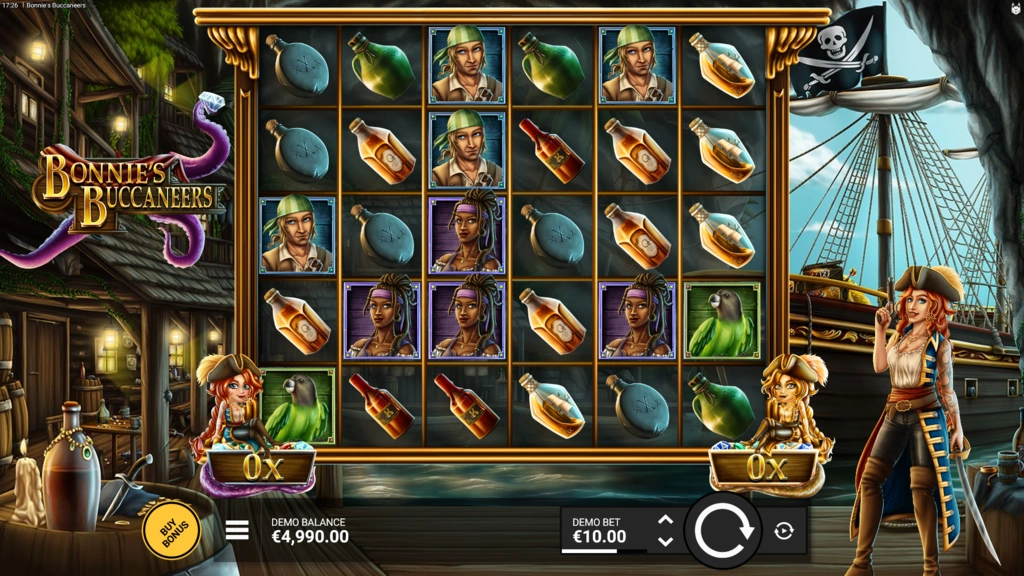Spin the reels with the circular arrow button
Viewport: 1024px width, 576px height.
(723, 530)
